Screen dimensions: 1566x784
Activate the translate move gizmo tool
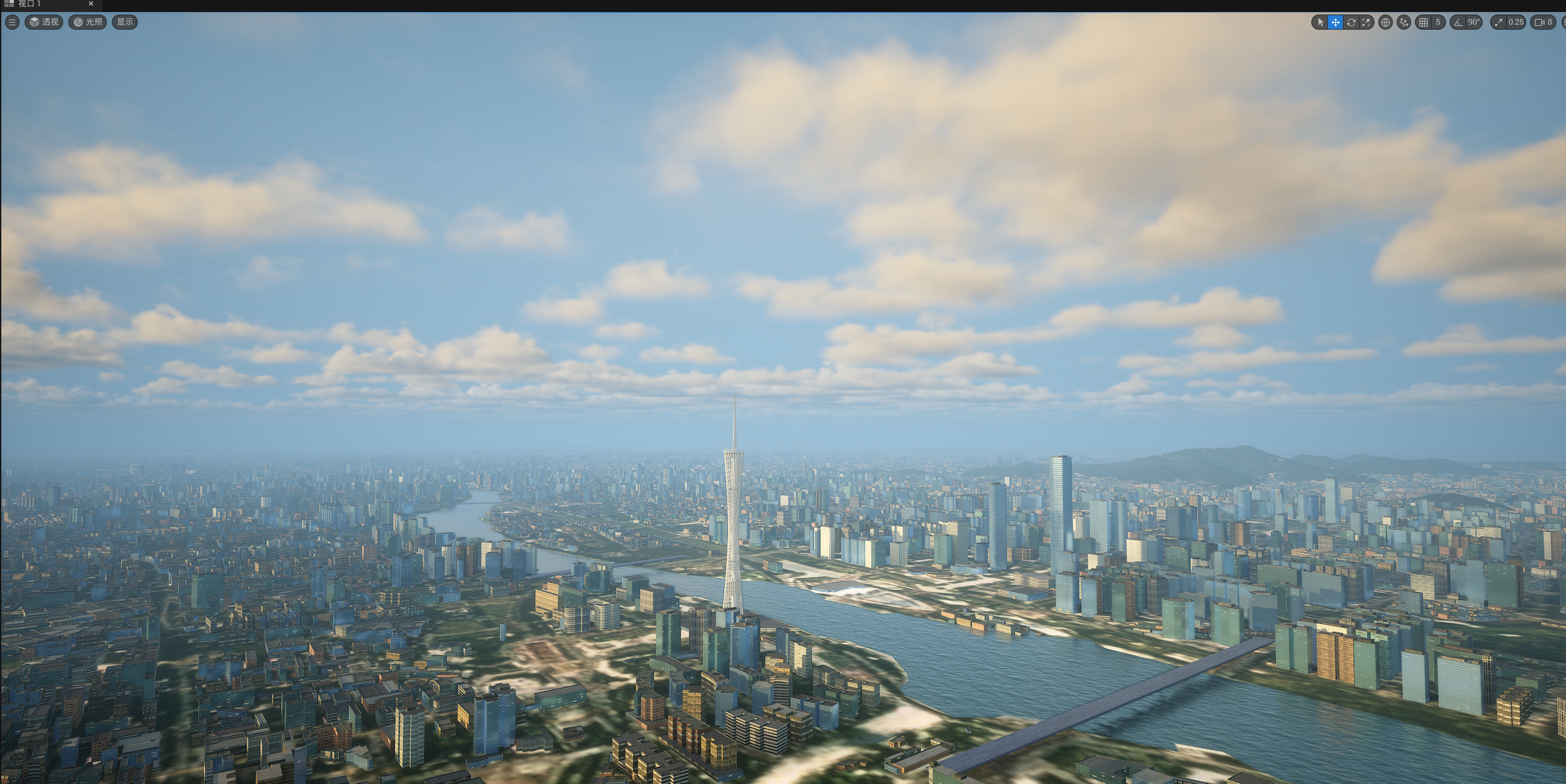coord(1335,22)
